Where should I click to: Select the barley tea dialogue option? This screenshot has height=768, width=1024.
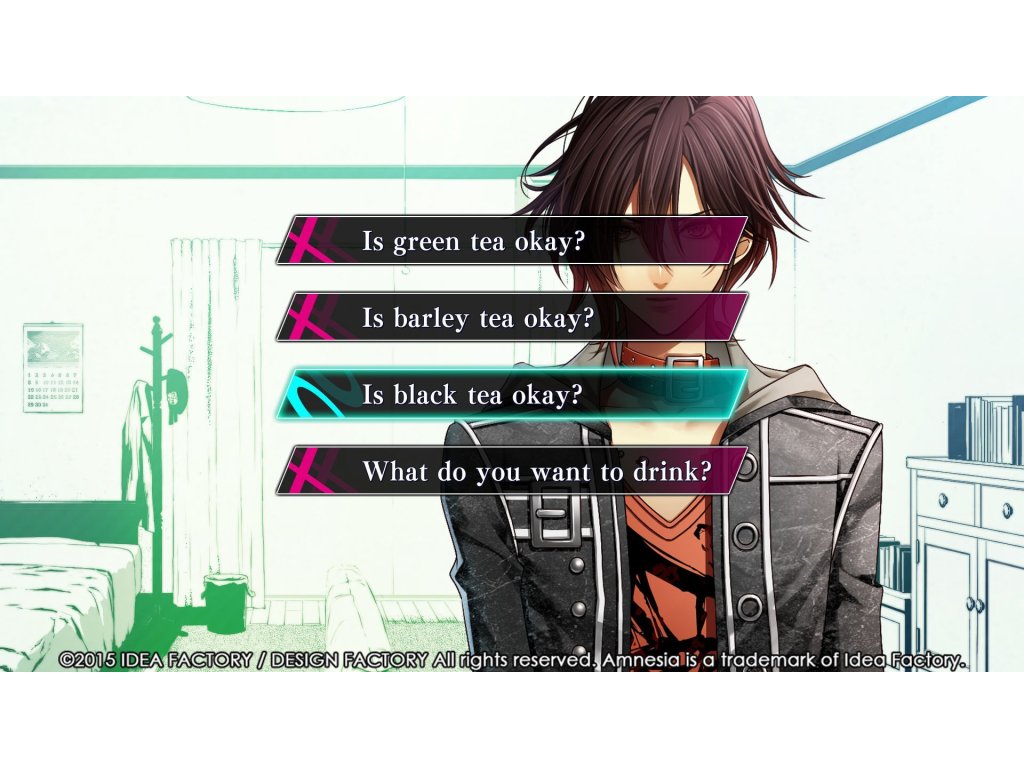point(512,318)
